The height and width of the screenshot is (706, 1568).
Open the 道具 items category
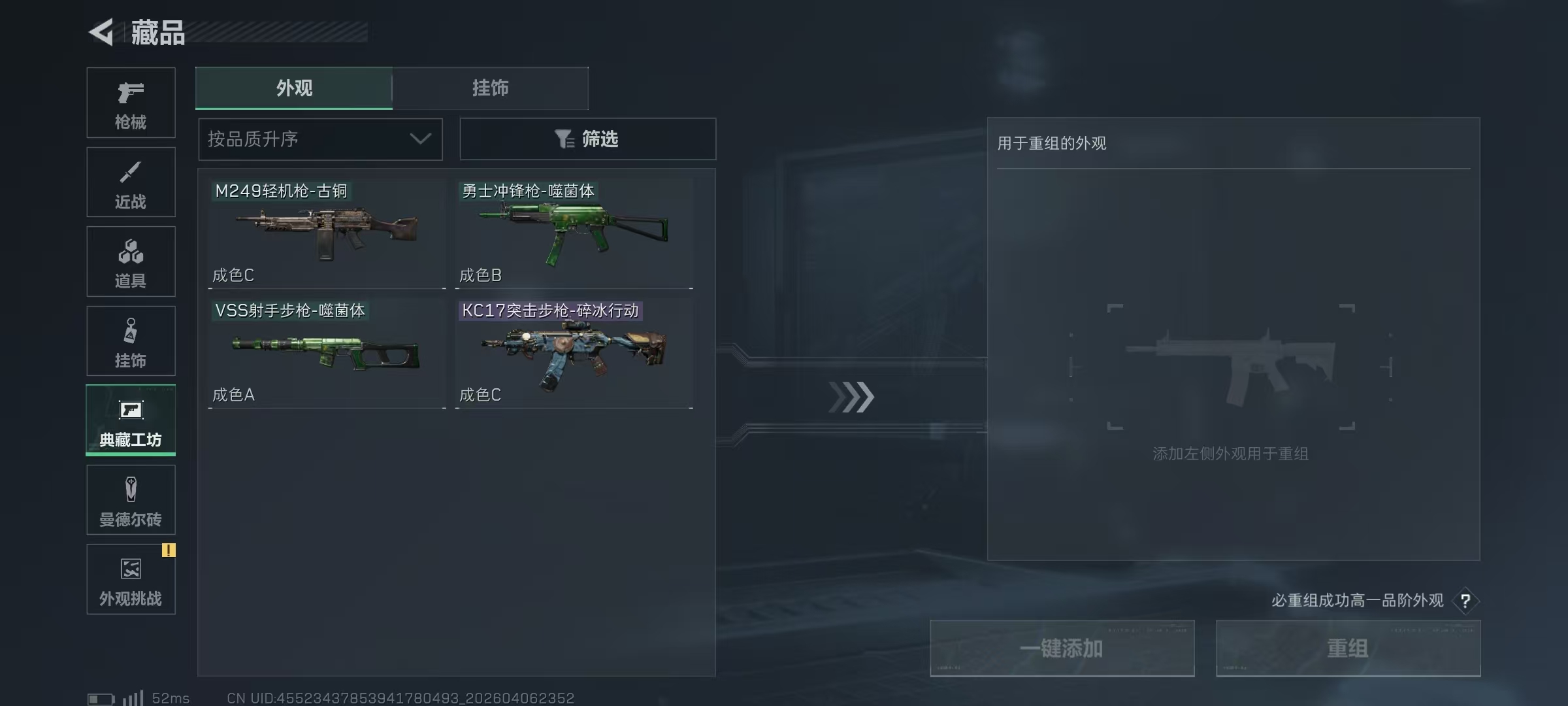131,261
